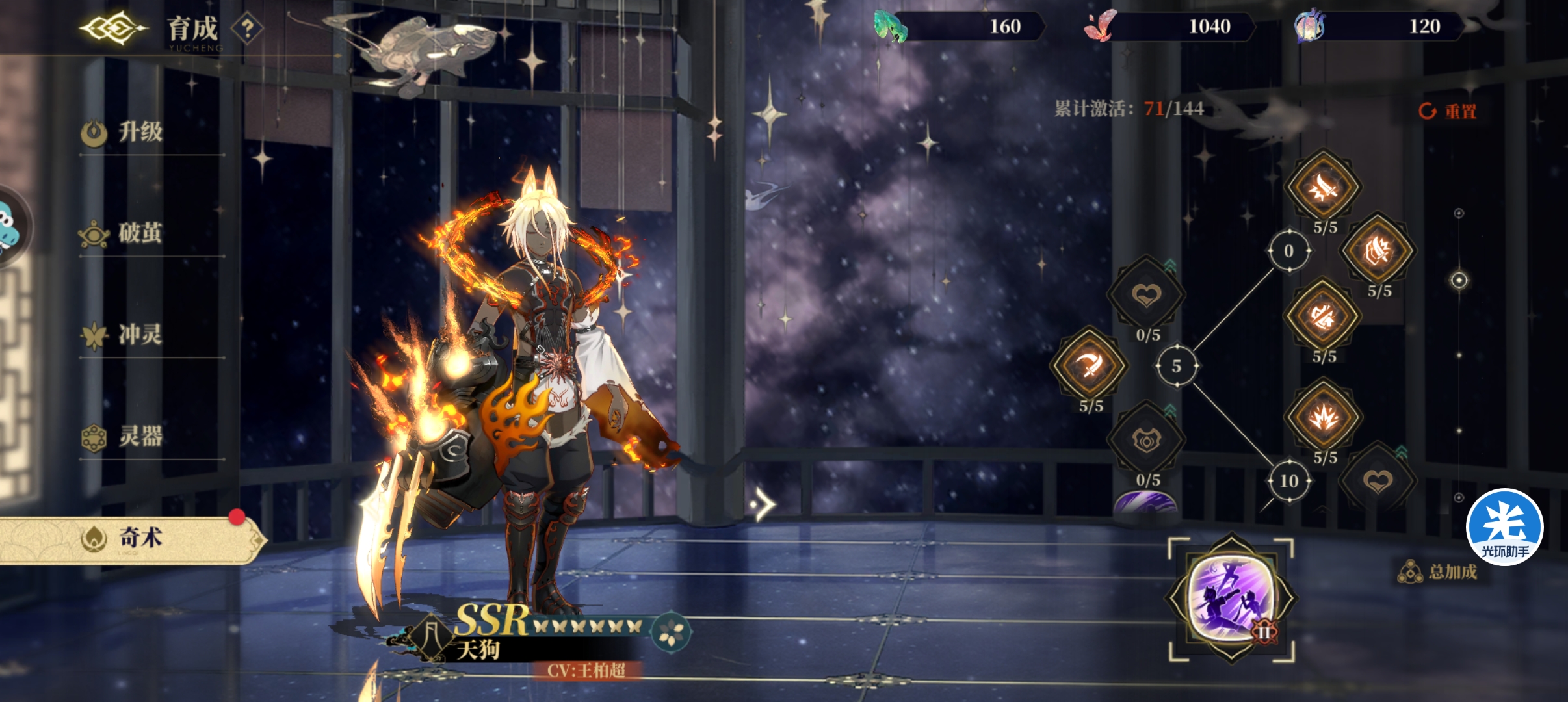Viewport: 1568px width, 702px height.
Task: Reset skills with the 重置 button
Action: [1448, 111]
